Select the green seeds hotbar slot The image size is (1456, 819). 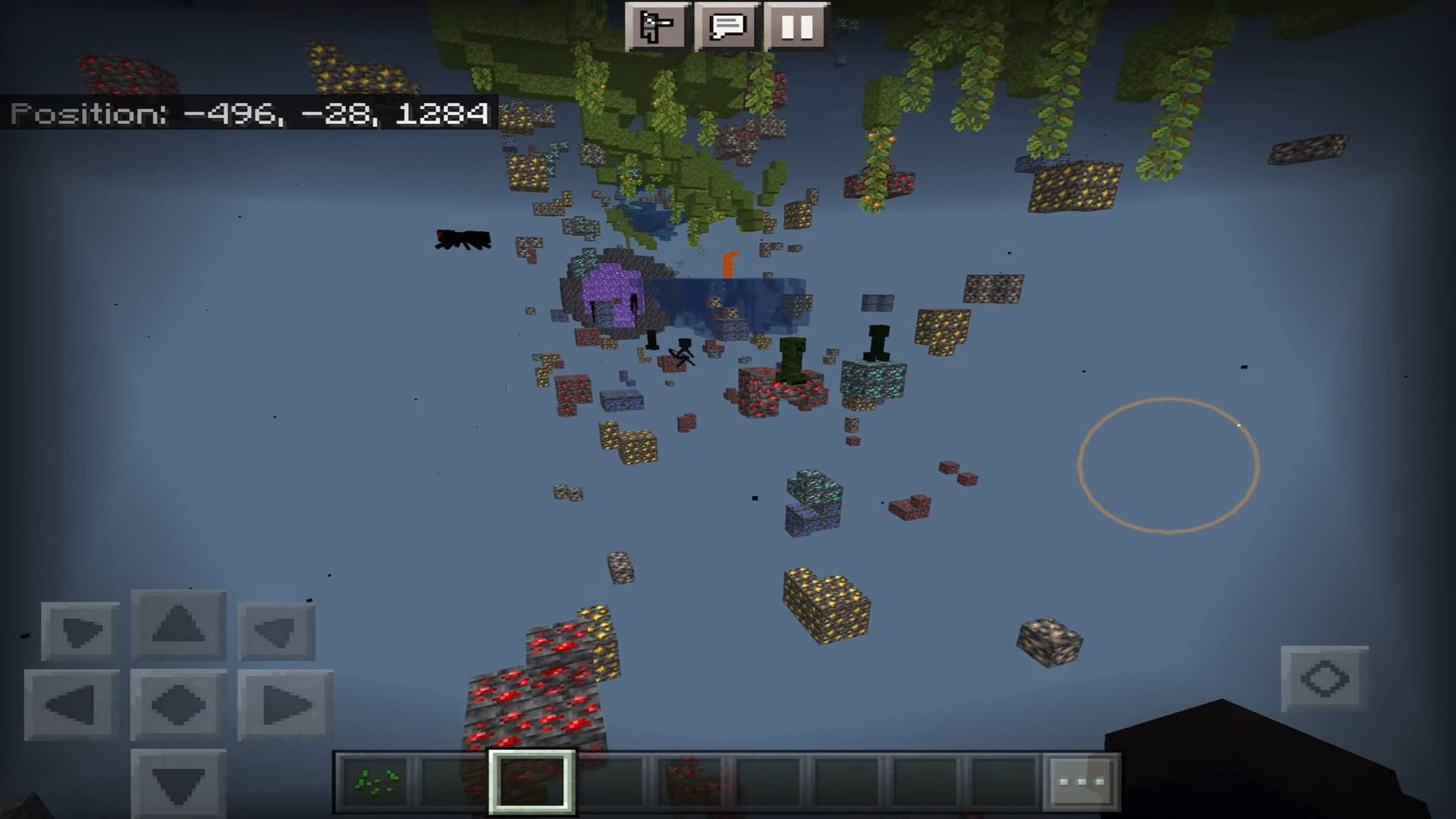tap(376, 781)
